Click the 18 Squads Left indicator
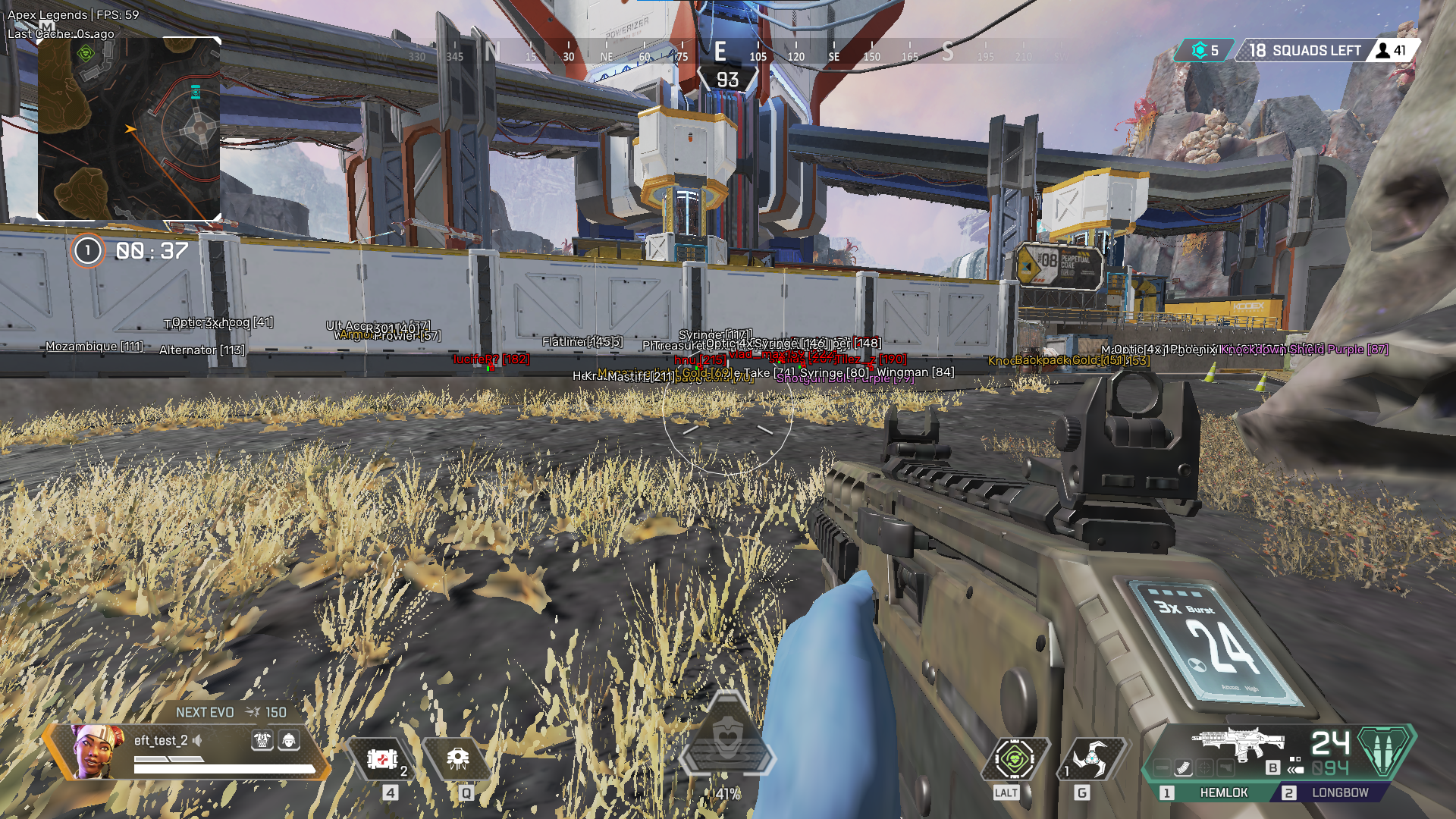Viewport: 1456px width, 819px height. pyautogui.click(x=1306, y=51)
